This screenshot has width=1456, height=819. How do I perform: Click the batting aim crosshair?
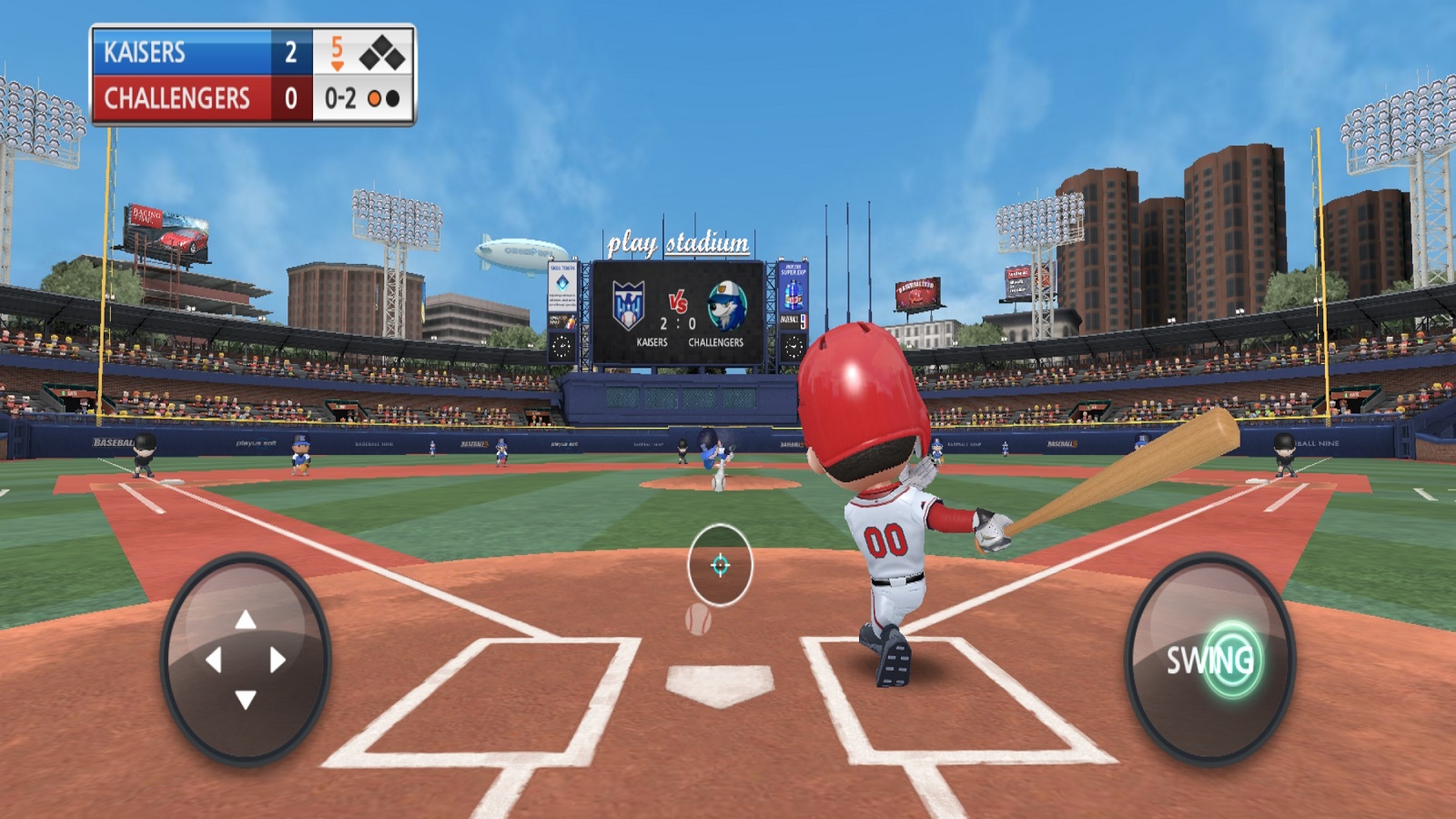[720, 565]
